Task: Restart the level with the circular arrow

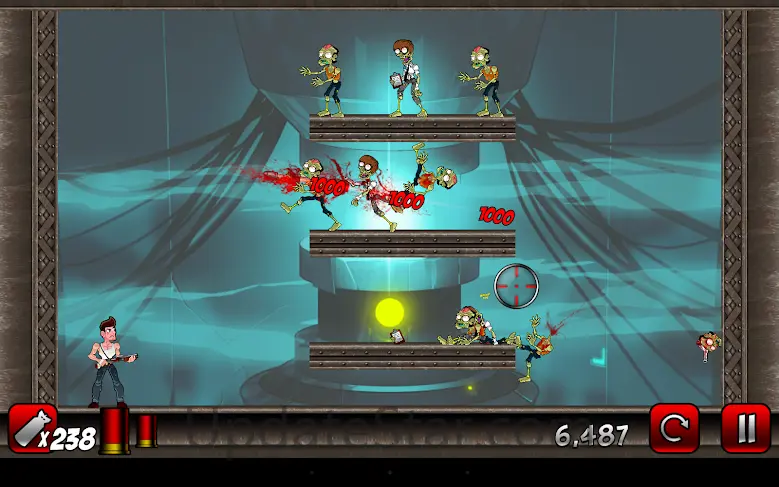Action: [x=674, y=429]
